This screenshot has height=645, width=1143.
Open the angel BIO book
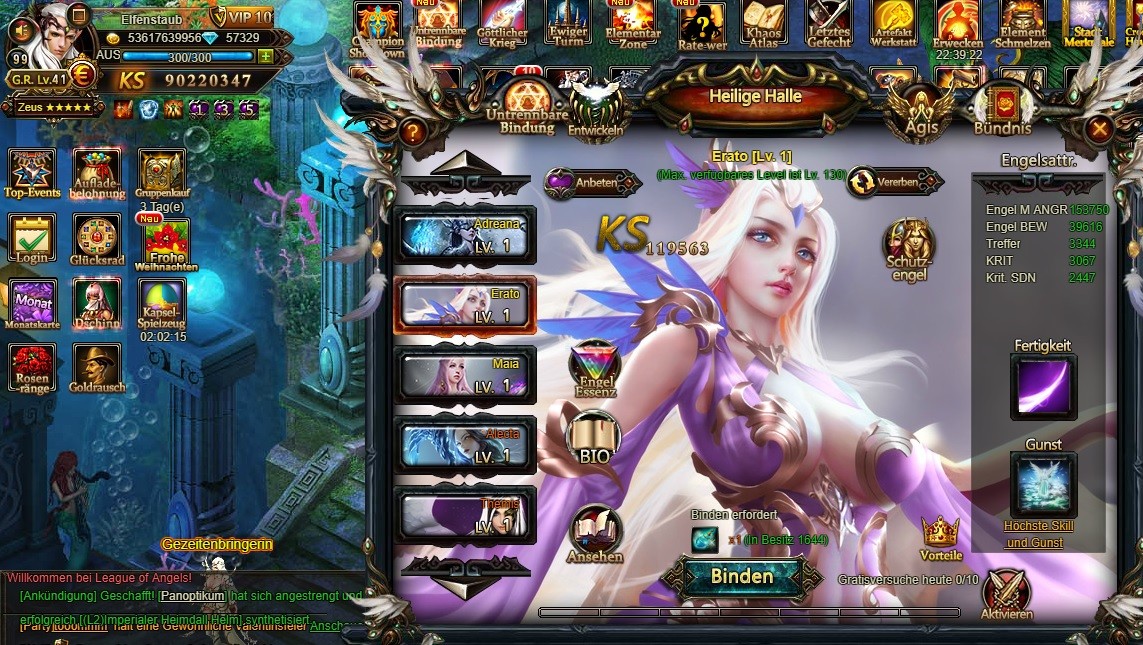point(595,439)
